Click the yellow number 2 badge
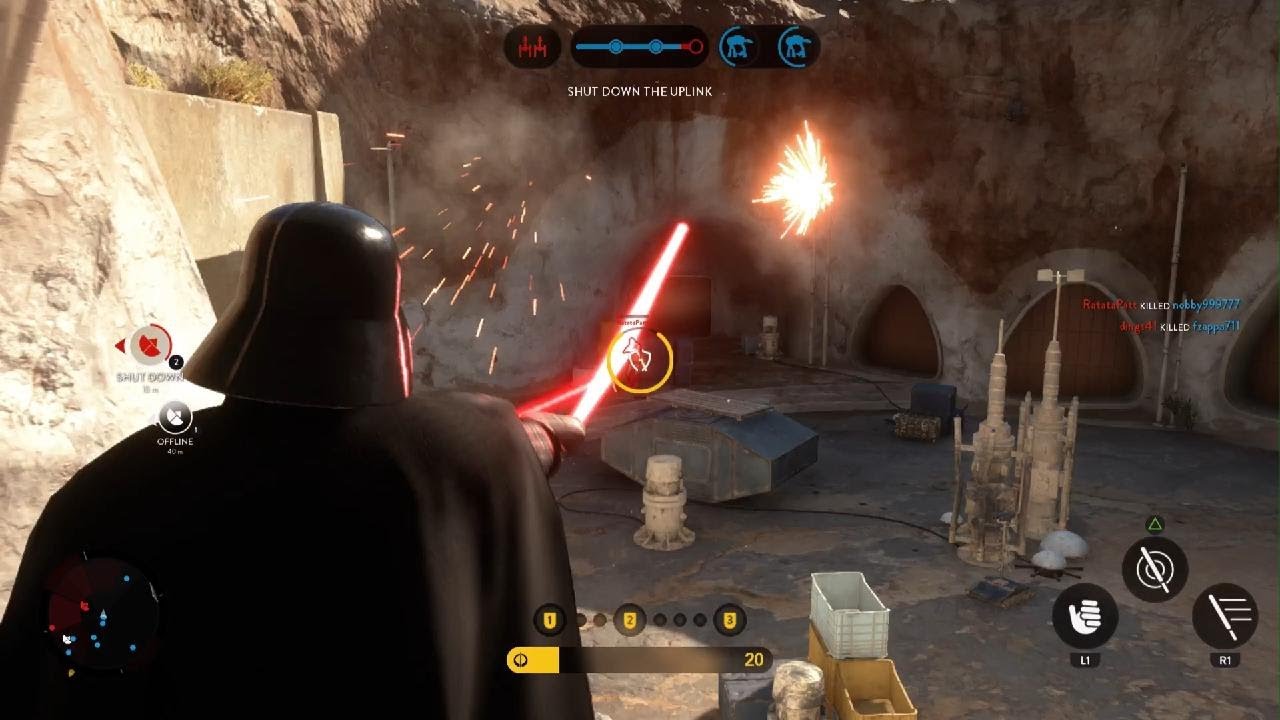1280x720 pixels. (630, 621)
